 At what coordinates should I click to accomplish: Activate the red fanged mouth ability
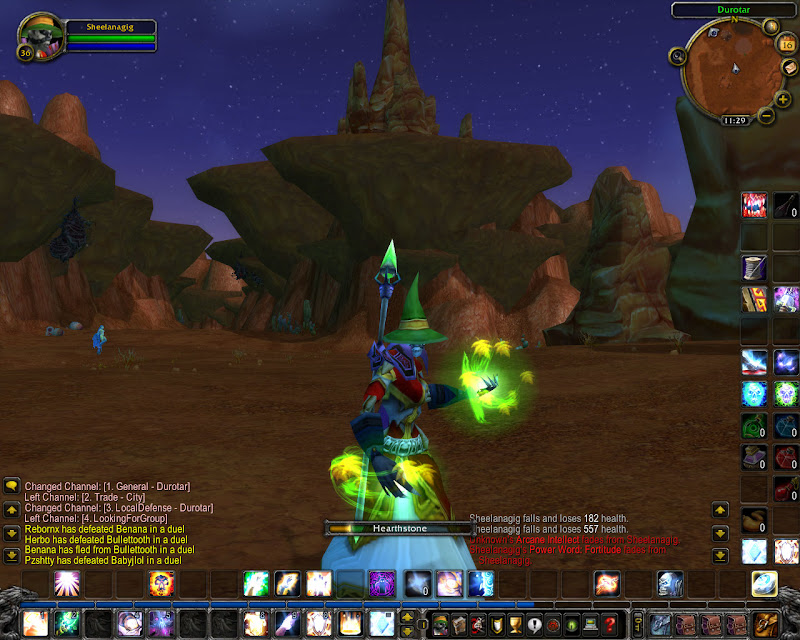(x=754, y=205)
